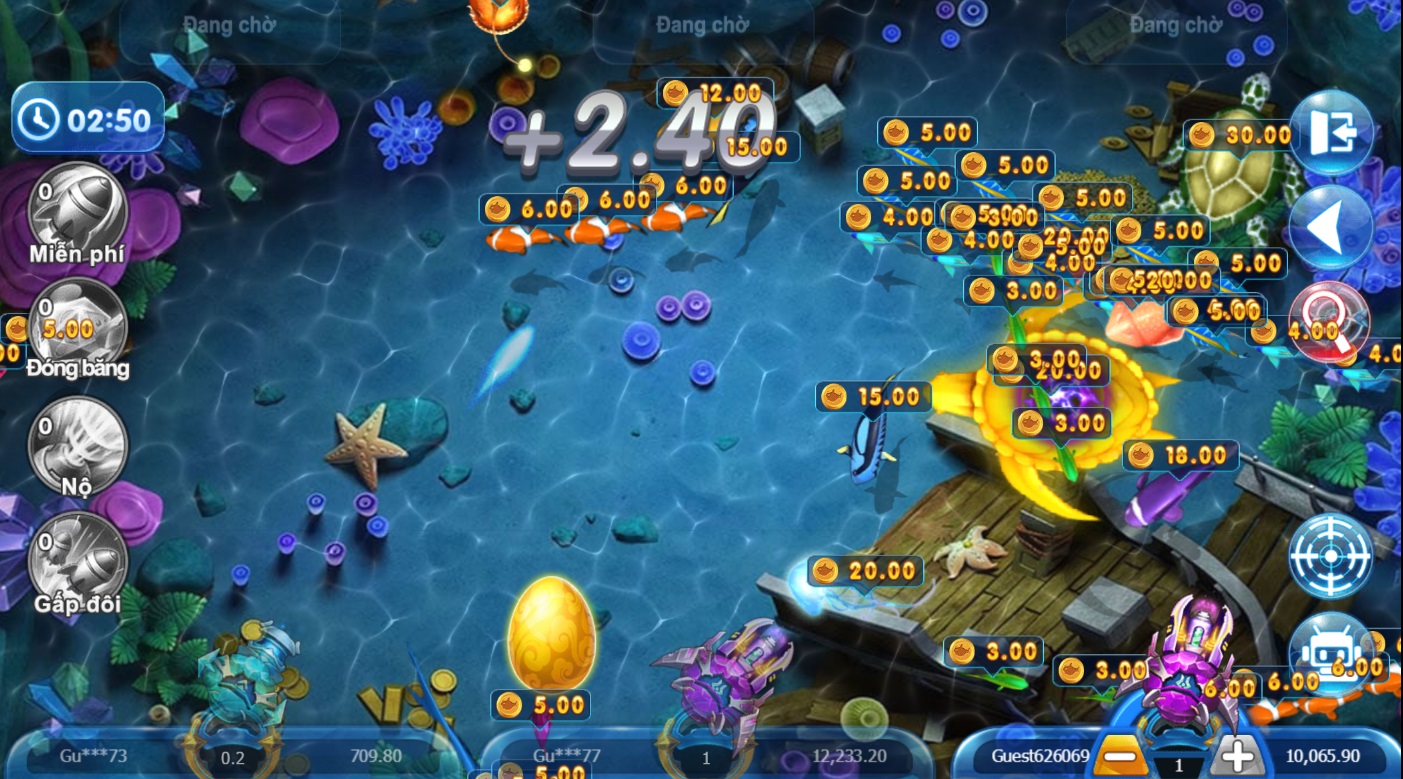Decrease bet with the minus button

coord(1119,757)
